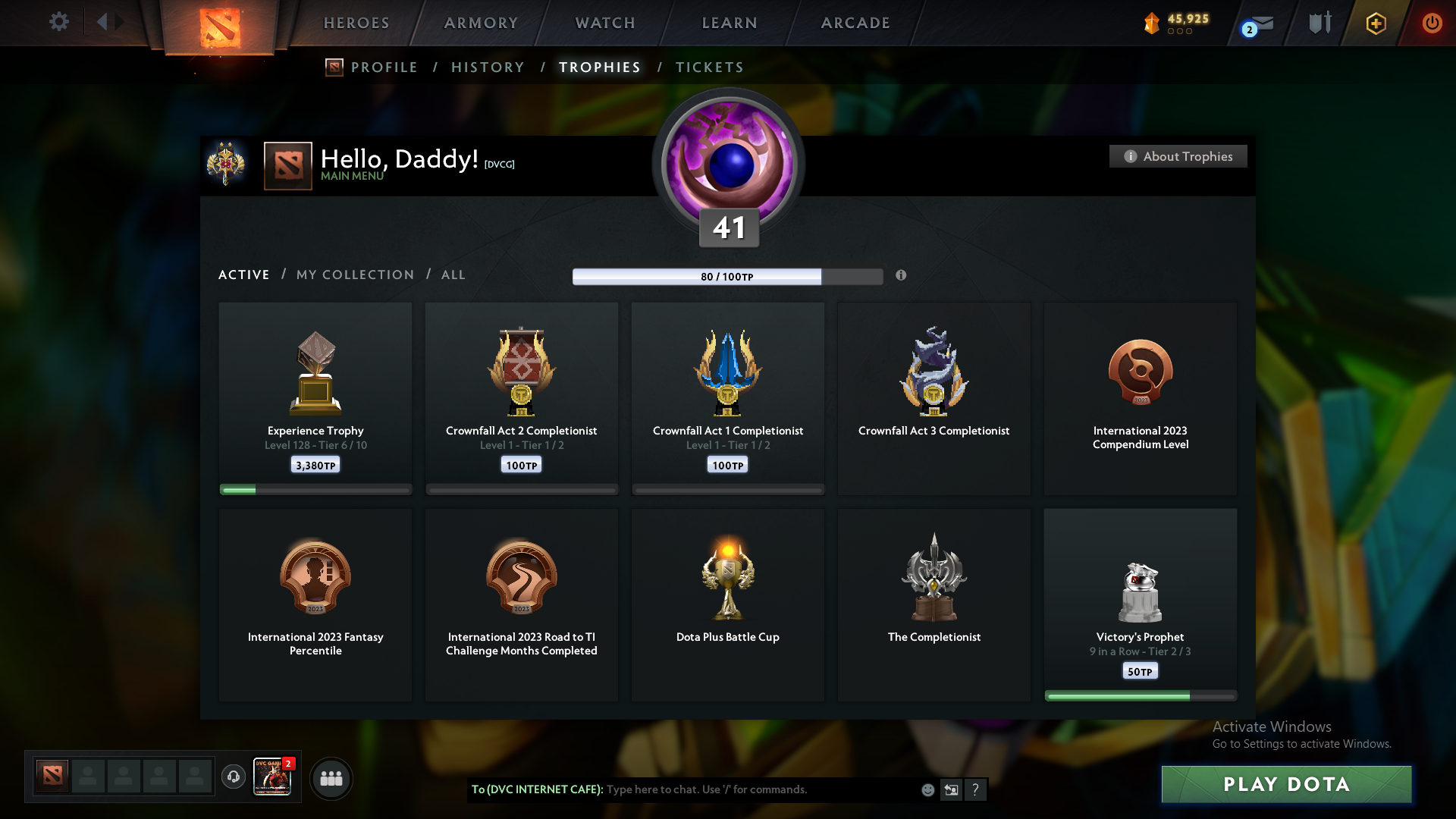1456x819 pixels.
Task: Click the Dota Plus hexagon icon
Action: [1375, 23]
